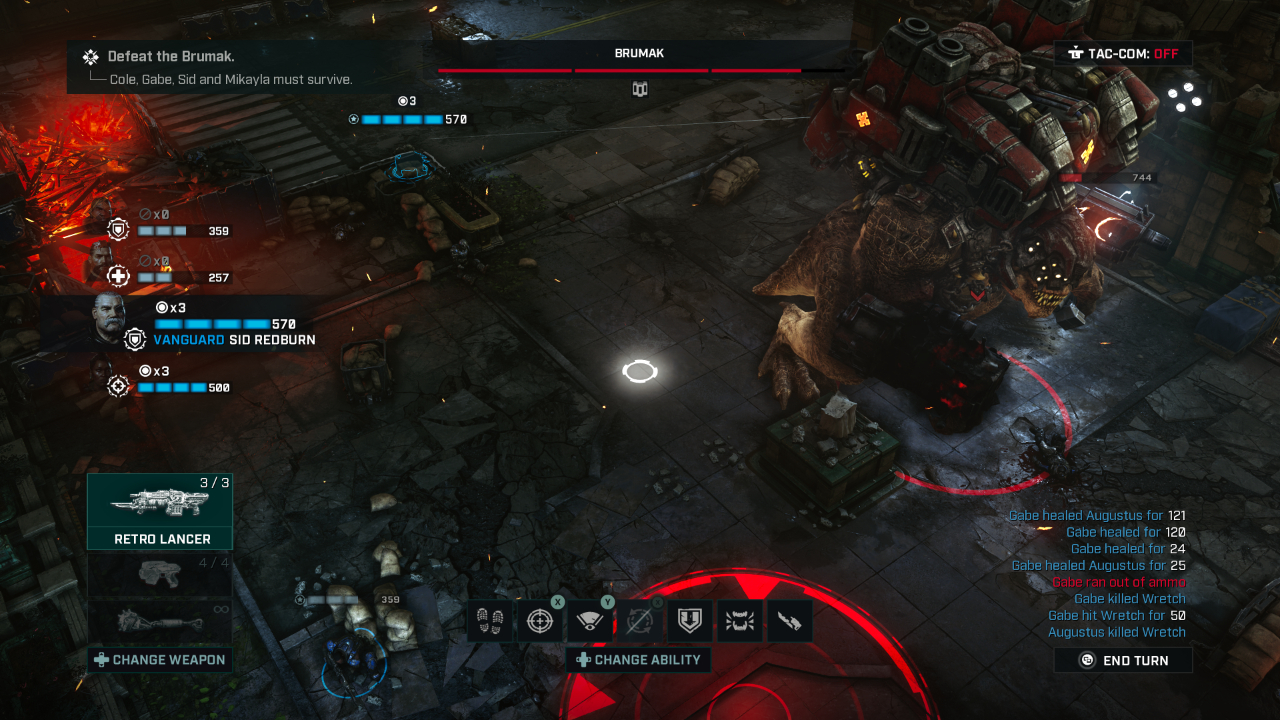The width and height of the screenshot is (1280, 720).
Task: Activate the jaws intimidate ability icon
Action: click(739, 621)
